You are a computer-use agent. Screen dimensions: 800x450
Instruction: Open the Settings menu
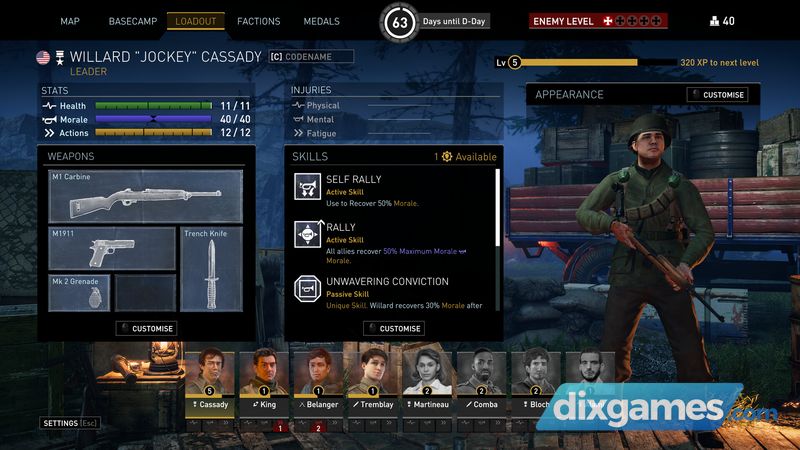click(x=68, y=423)
